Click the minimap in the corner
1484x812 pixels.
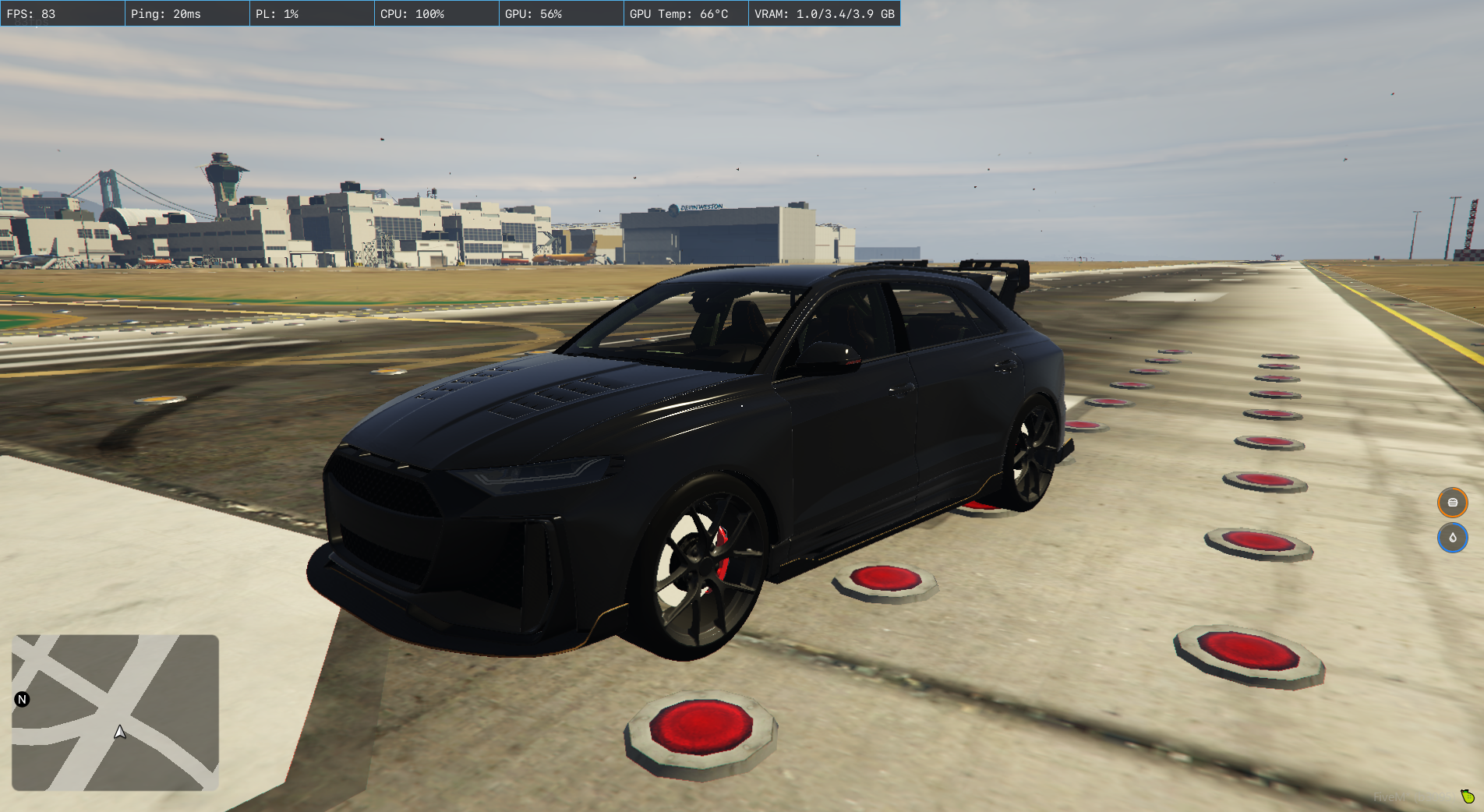pos(115,712)
